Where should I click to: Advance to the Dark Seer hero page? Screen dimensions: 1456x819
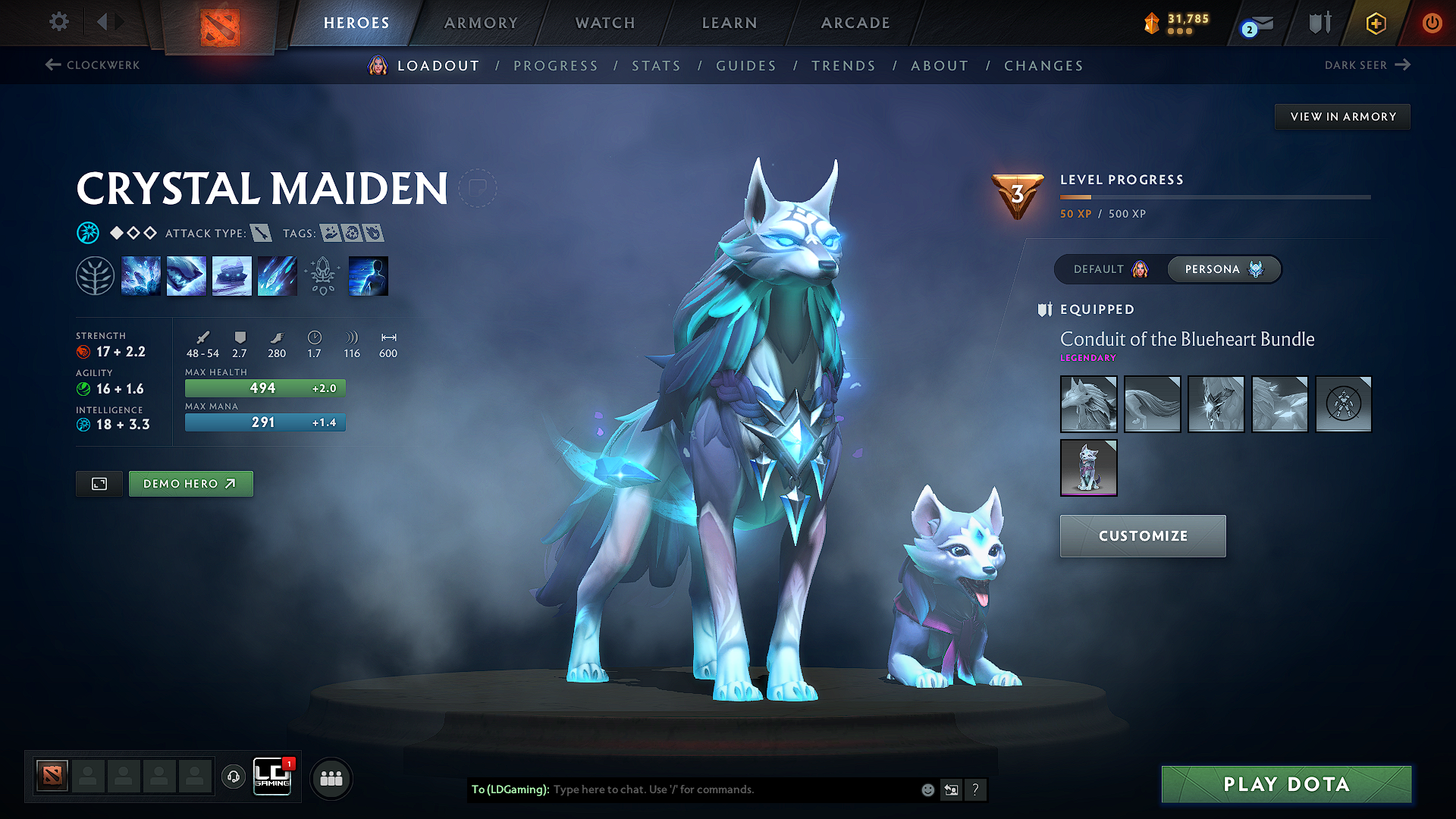click(1368, 65)
